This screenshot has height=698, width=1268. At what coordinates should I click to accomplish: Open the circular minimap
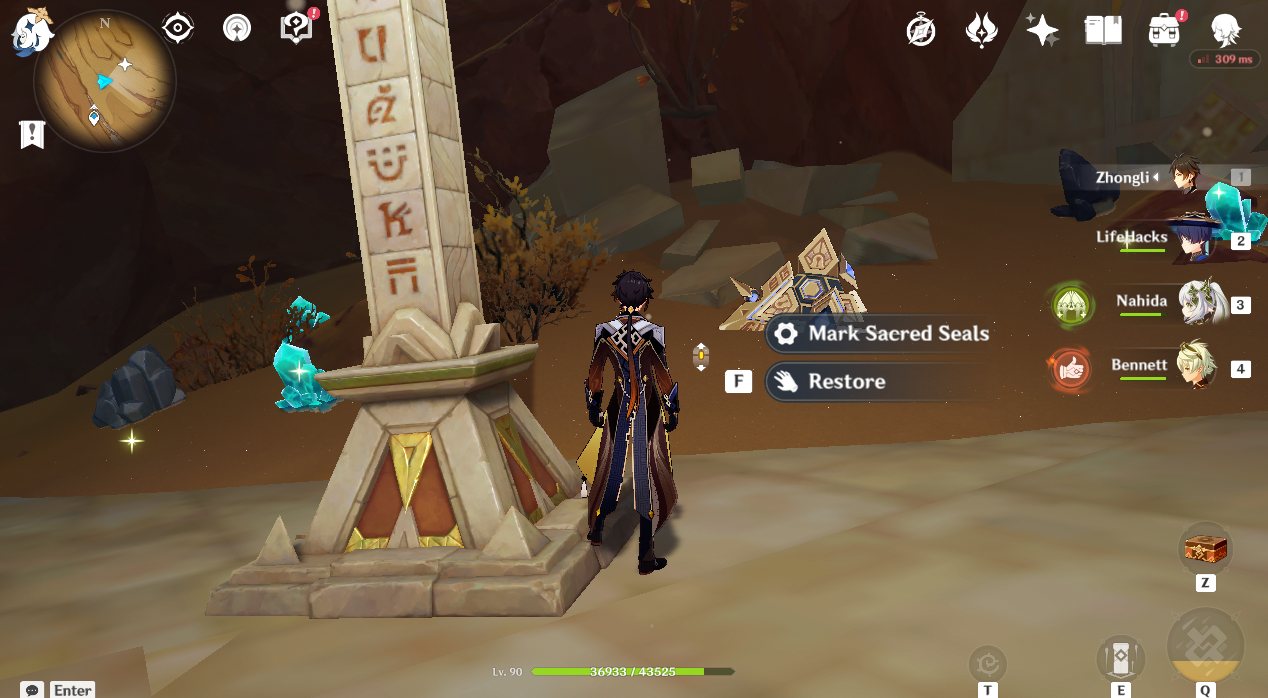tap(104, 82)
